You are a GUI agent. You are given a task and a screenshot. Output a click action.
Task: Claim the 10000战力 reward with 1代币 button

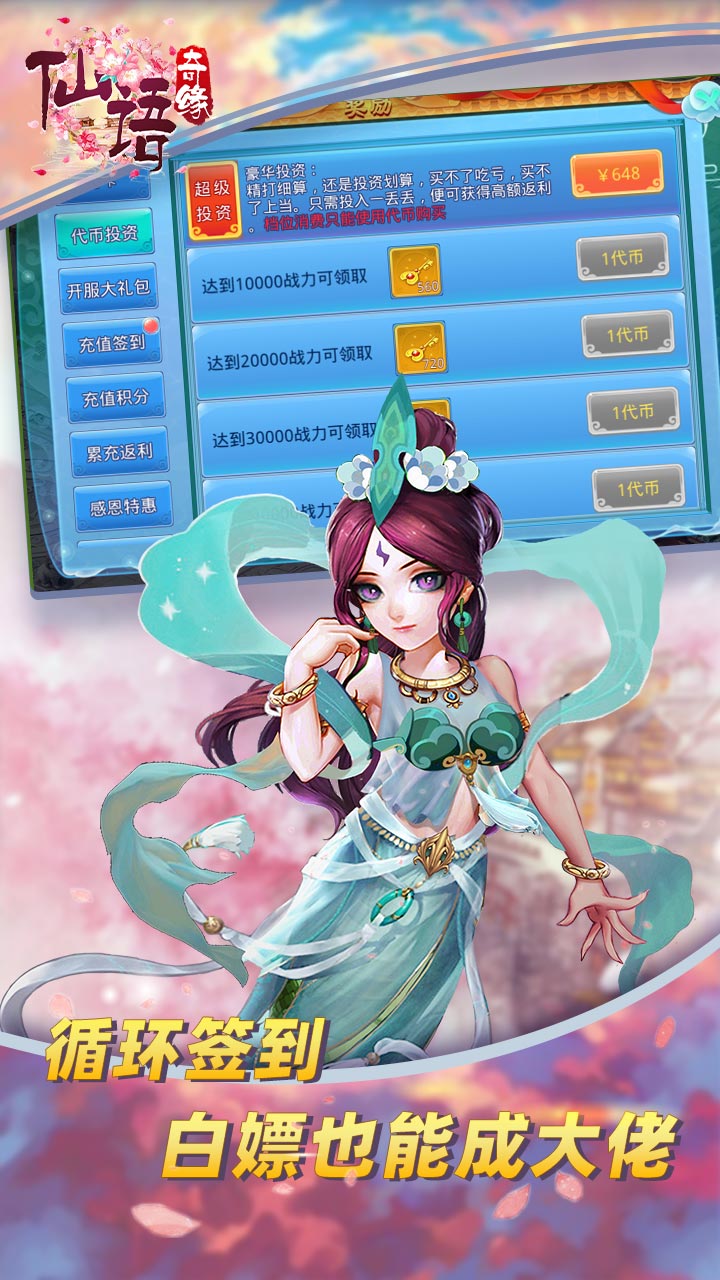click(623, 258)
